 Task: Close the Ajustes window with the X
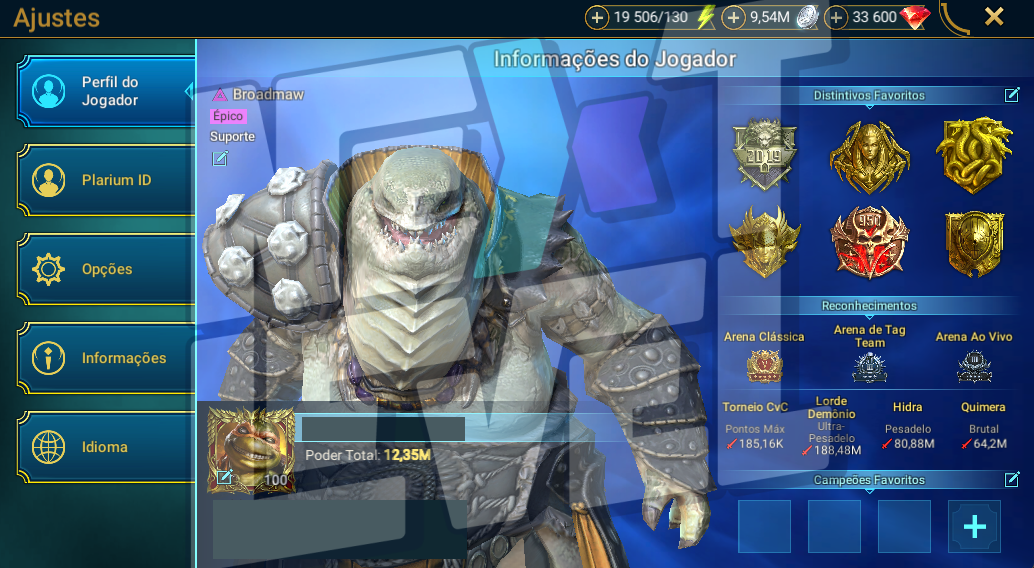[994, 17]
